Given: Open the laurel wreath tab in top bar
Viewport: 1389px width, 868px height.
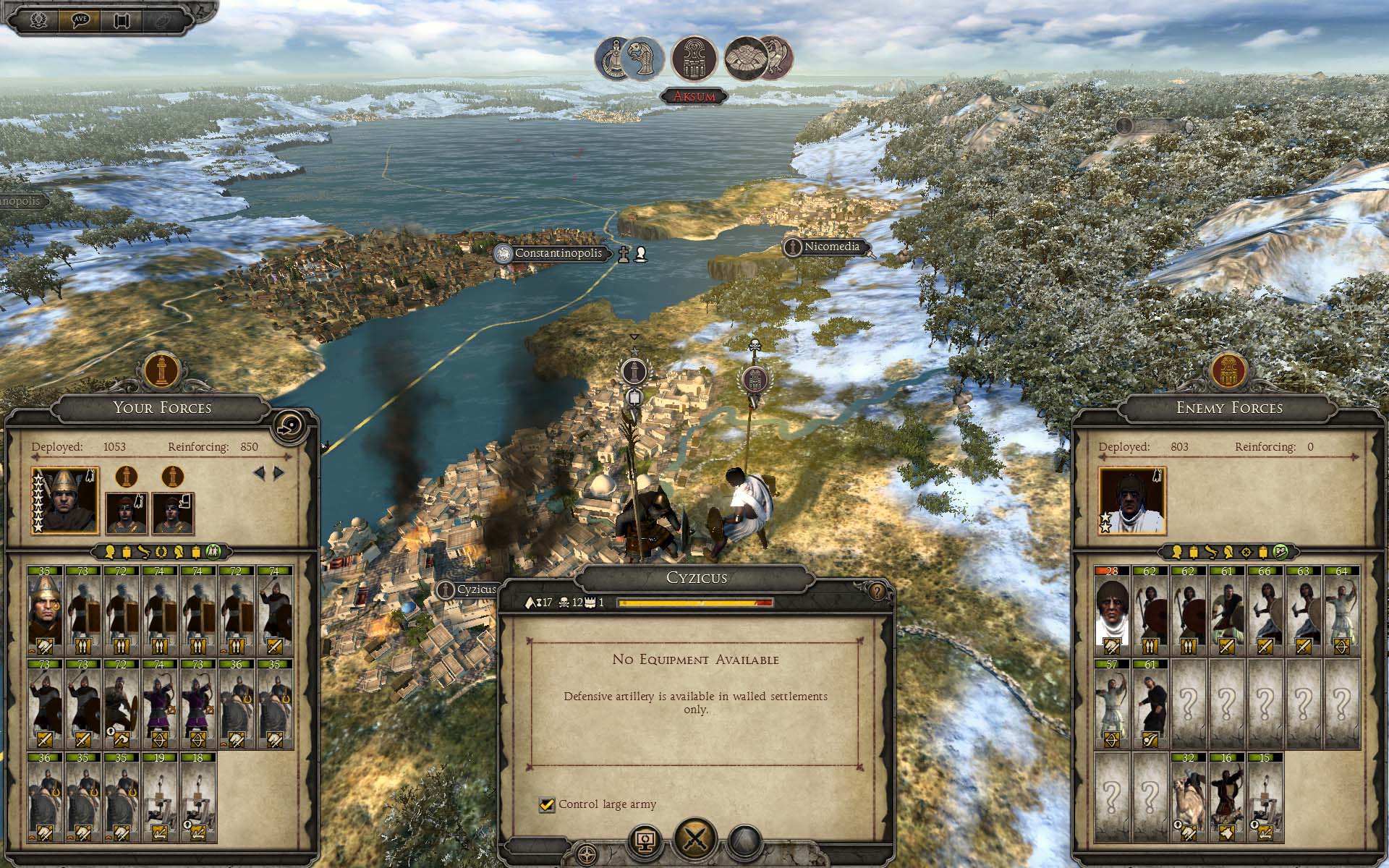Looking at the screenshot, I should 39,20.
